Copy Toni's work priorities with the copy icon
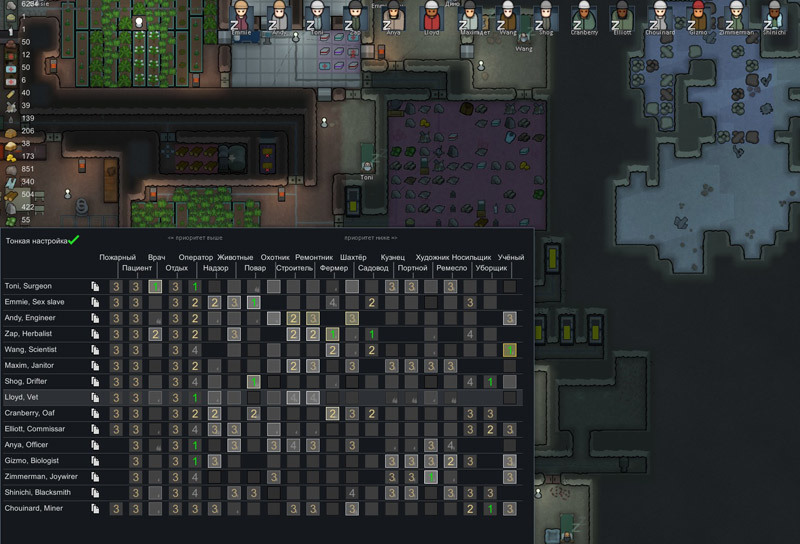The image size is (800, 544). (x=96, y=287)
